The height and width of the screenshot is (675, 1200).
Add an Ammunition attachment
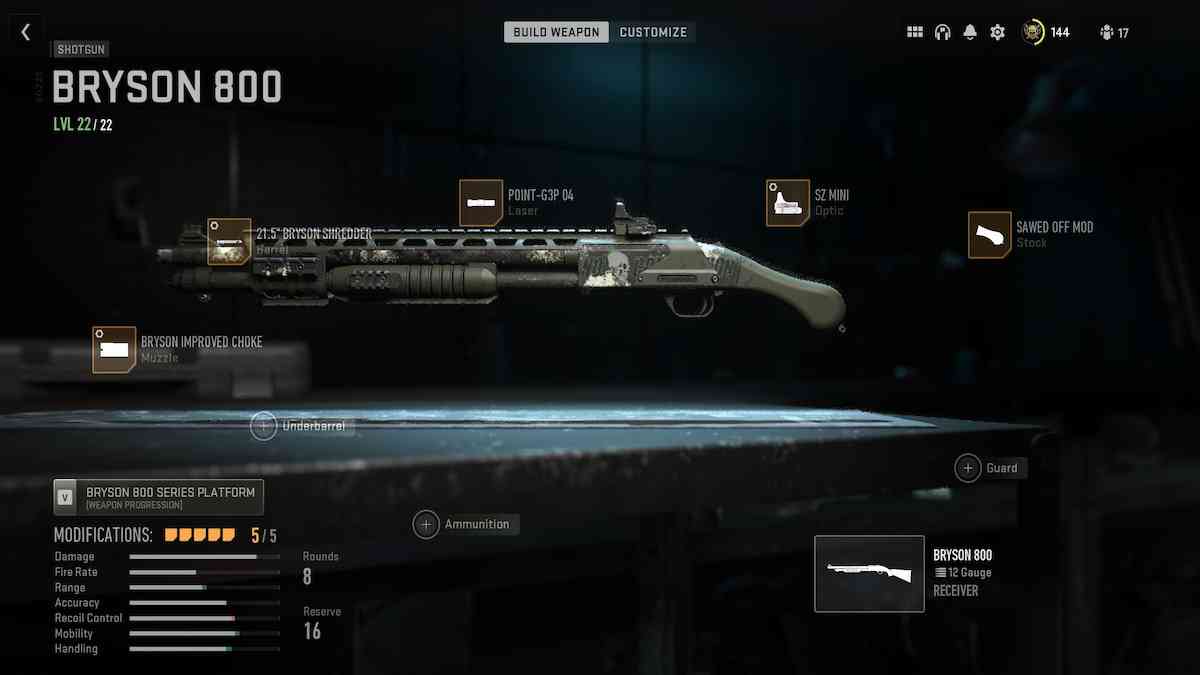click(x=427, y=524)
